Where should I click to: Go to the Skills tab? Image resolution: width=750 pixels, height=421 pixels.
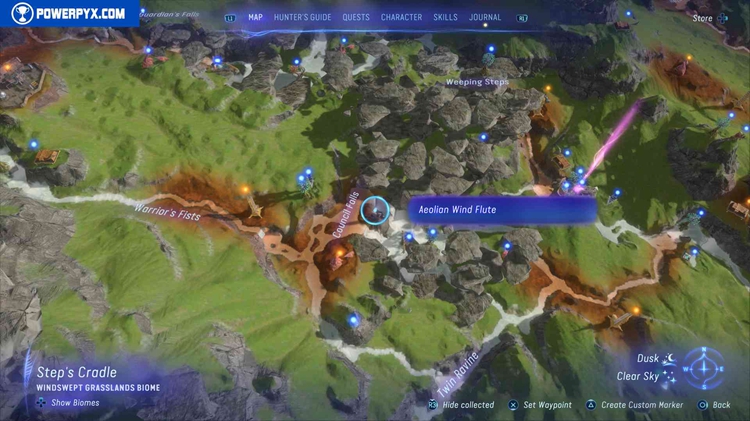[446, 18]
